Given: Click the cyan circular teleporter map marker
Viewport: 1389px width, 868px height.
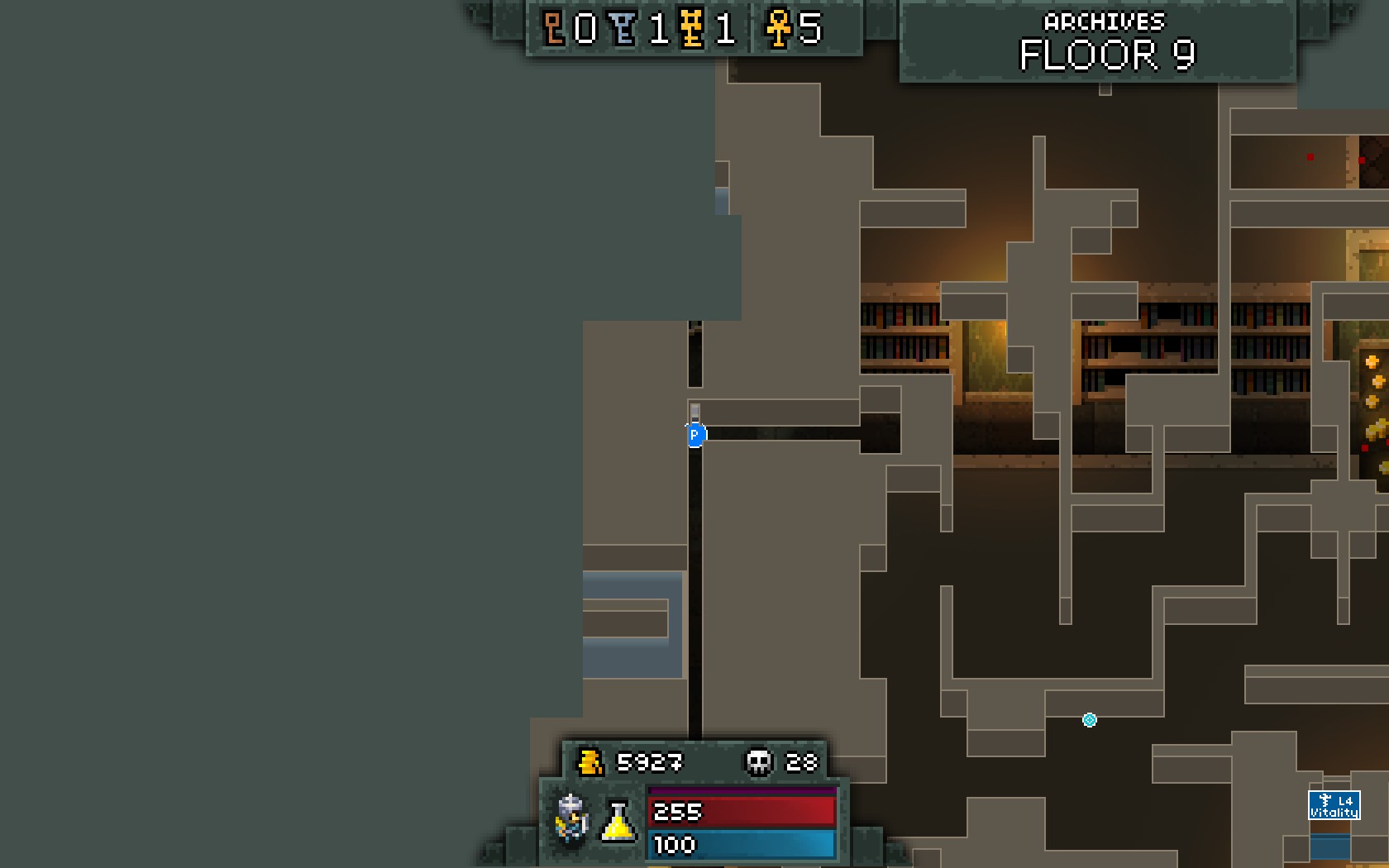Looking at the screenshot, I should tap(1090, 720).
